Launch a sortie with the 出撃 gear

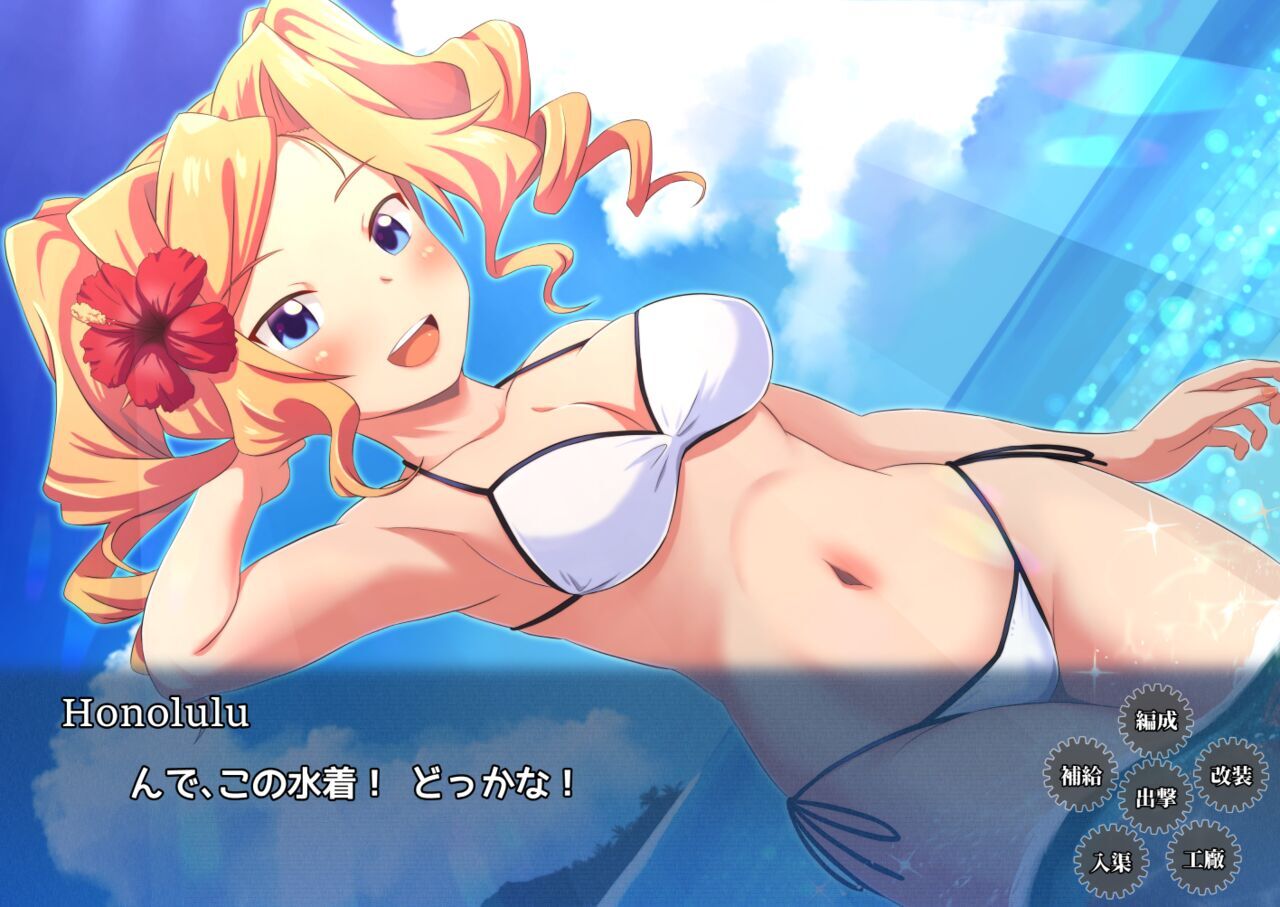1156,798
